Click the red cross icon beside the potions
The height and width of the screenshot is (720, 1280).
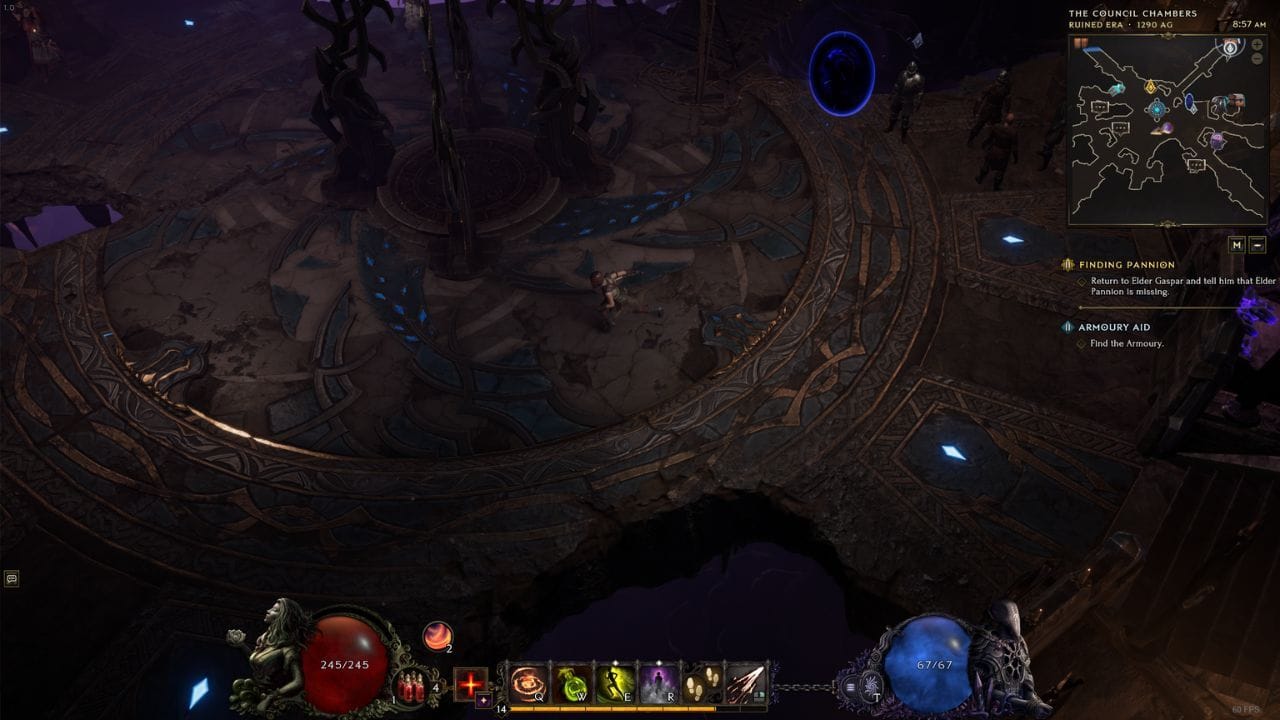click(x=470, y=684)
